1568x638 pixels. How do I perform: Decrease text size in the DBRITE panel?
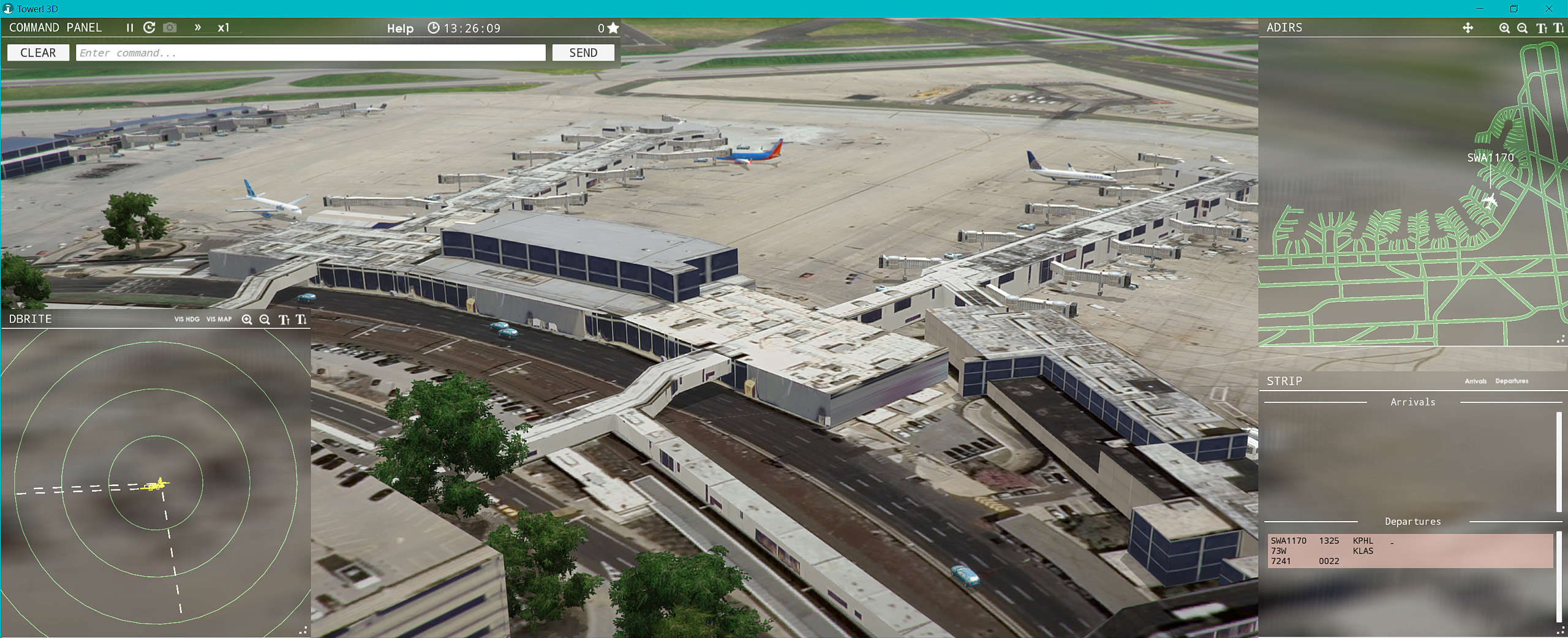coord(300,319)
